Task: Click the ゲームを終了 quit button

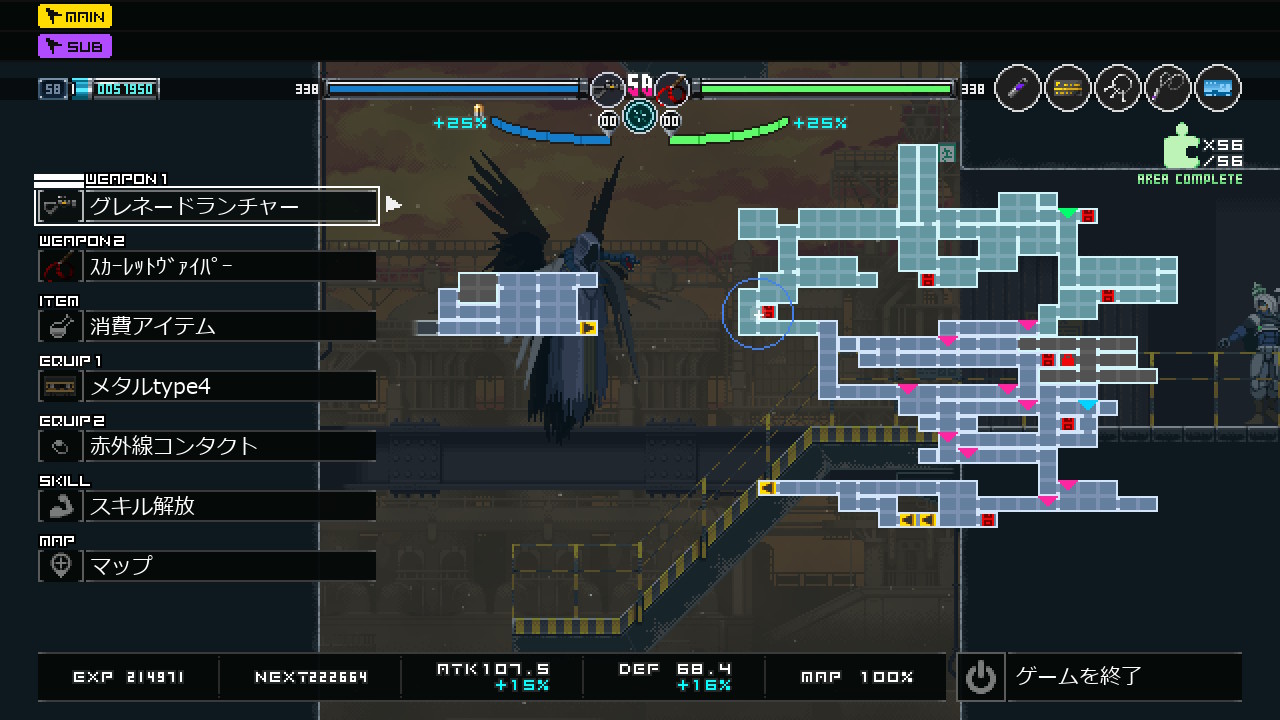Action: click(1099, 677)
